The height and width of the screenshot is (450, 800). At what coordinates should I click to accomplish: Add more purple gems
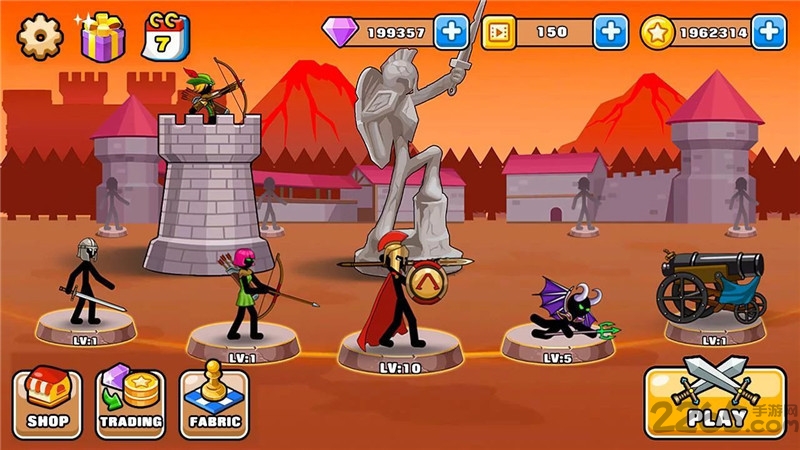tap(451, 32)
